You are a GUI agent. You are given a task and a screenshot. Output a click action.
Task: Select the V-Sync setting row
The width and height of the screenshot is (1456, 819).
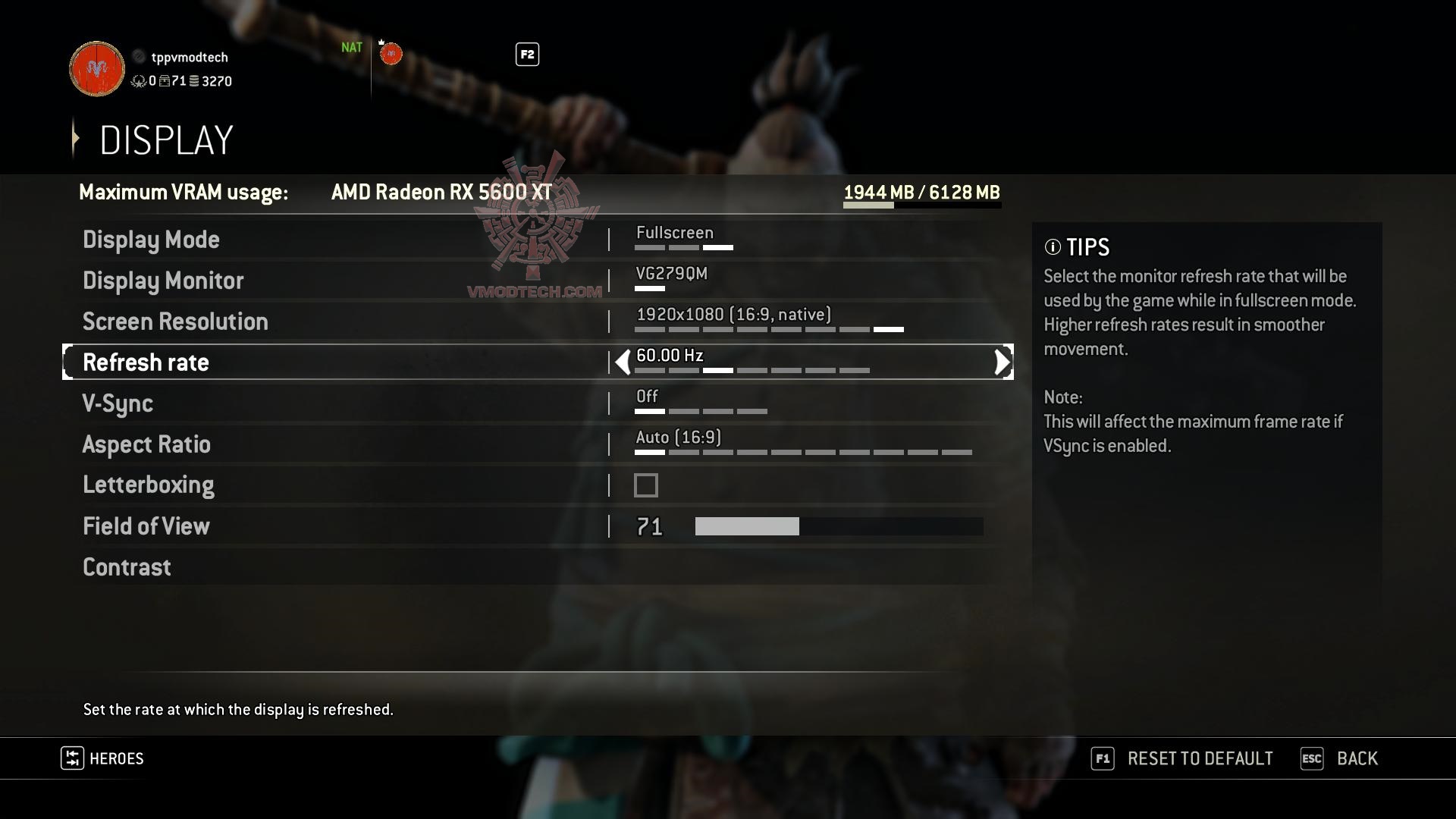(118, 403)
